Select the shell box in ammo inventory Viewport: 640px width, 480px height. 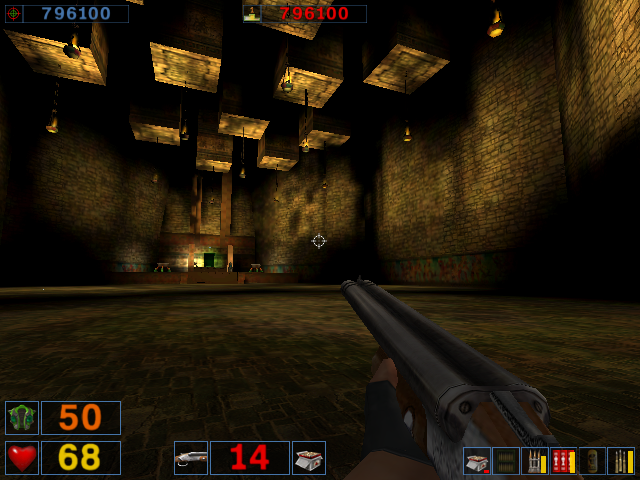tap(477, 461)
